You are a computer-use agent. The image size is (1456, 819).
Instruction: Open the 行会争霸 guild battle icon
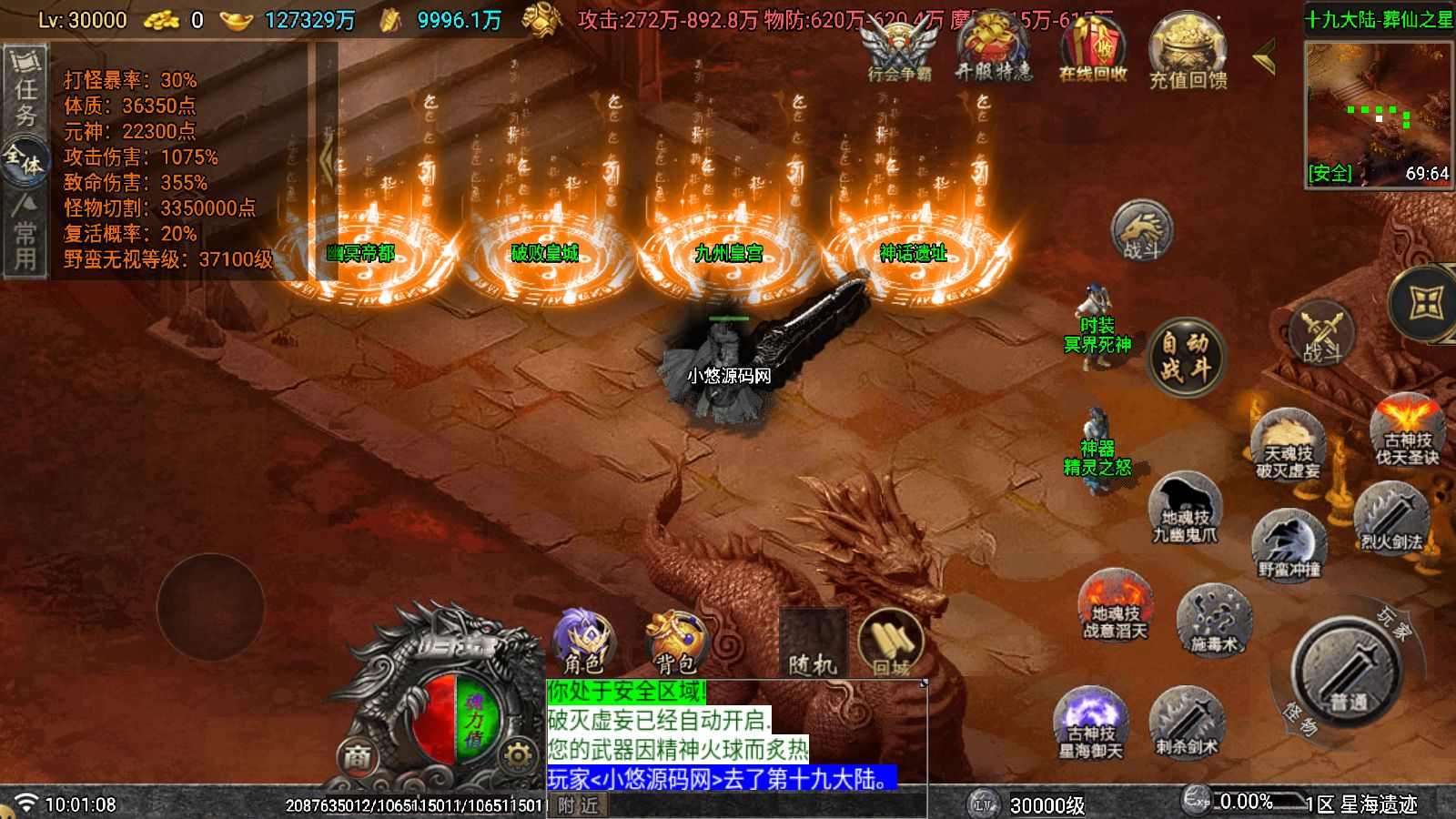point(898,51)
